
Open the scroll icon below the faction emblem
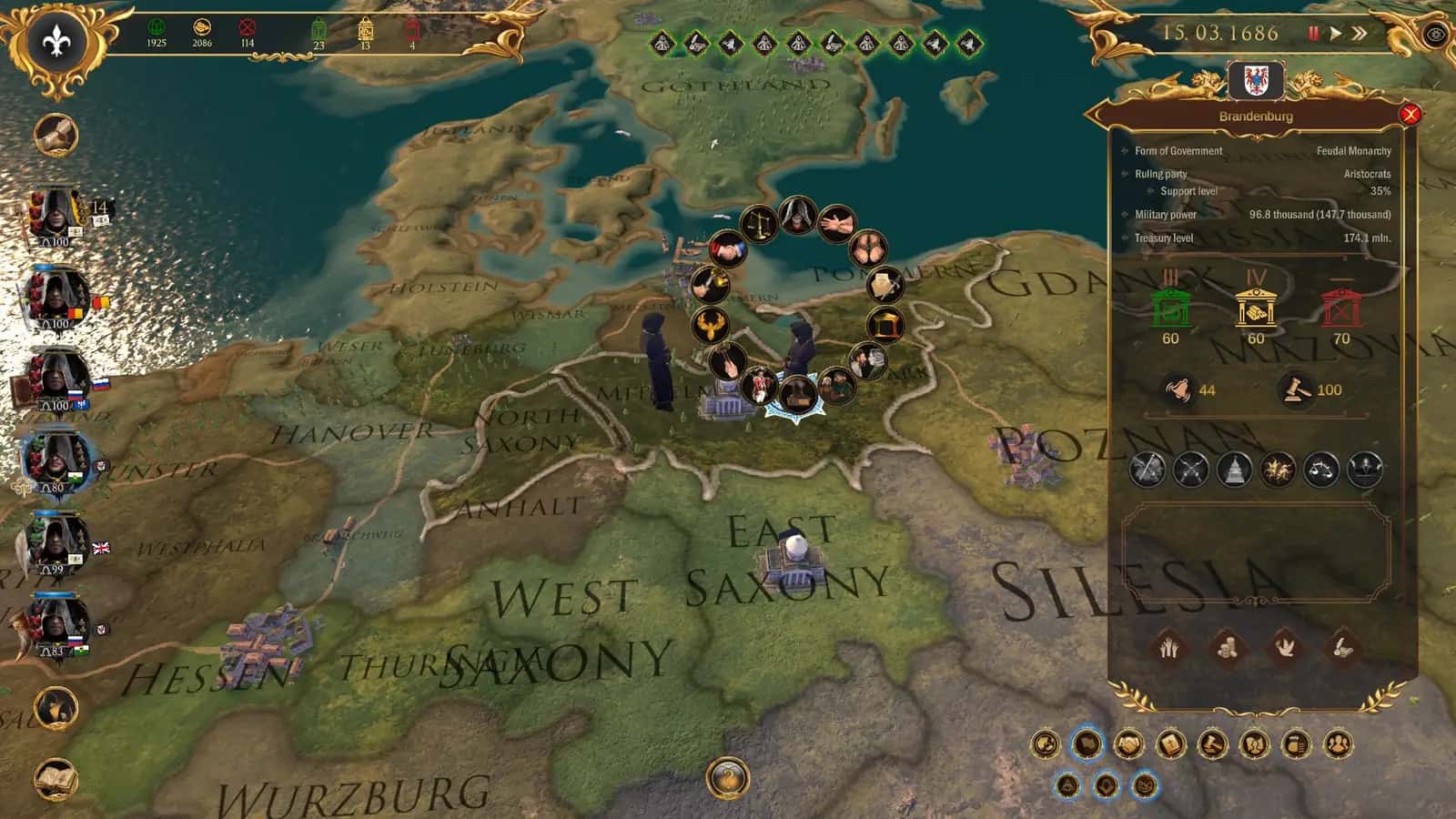point(56,135)
